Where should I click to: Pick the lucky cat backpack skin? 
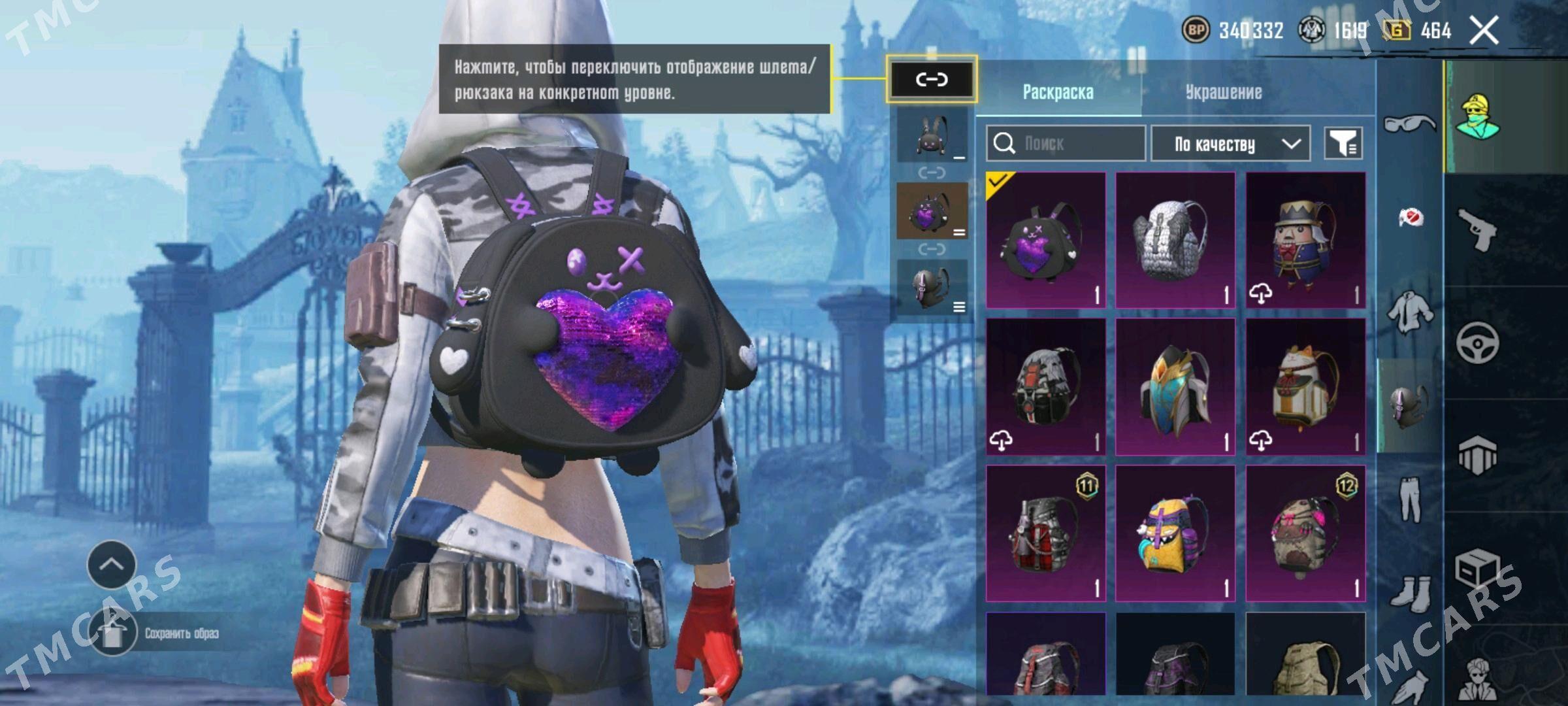click(1305, 386)
